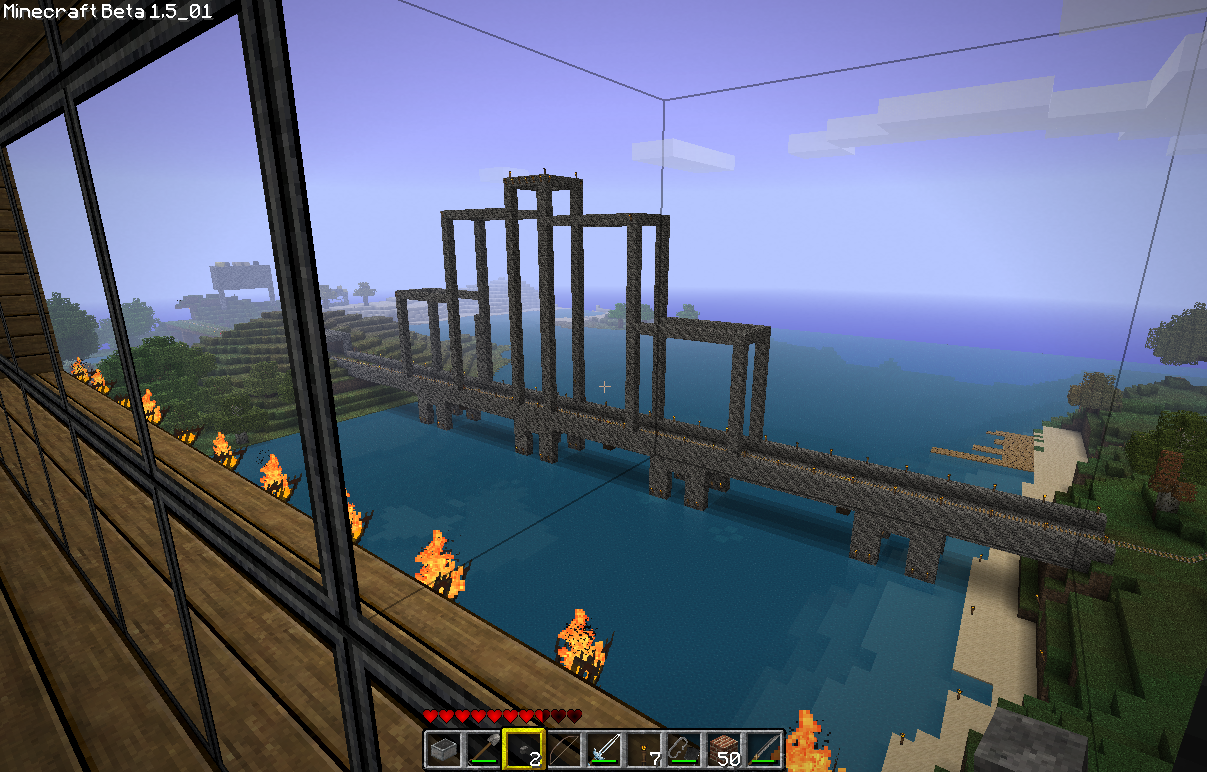1207x772 pixels.
Task: Select the shovel in the hotbar
Action: pos(482,749)
